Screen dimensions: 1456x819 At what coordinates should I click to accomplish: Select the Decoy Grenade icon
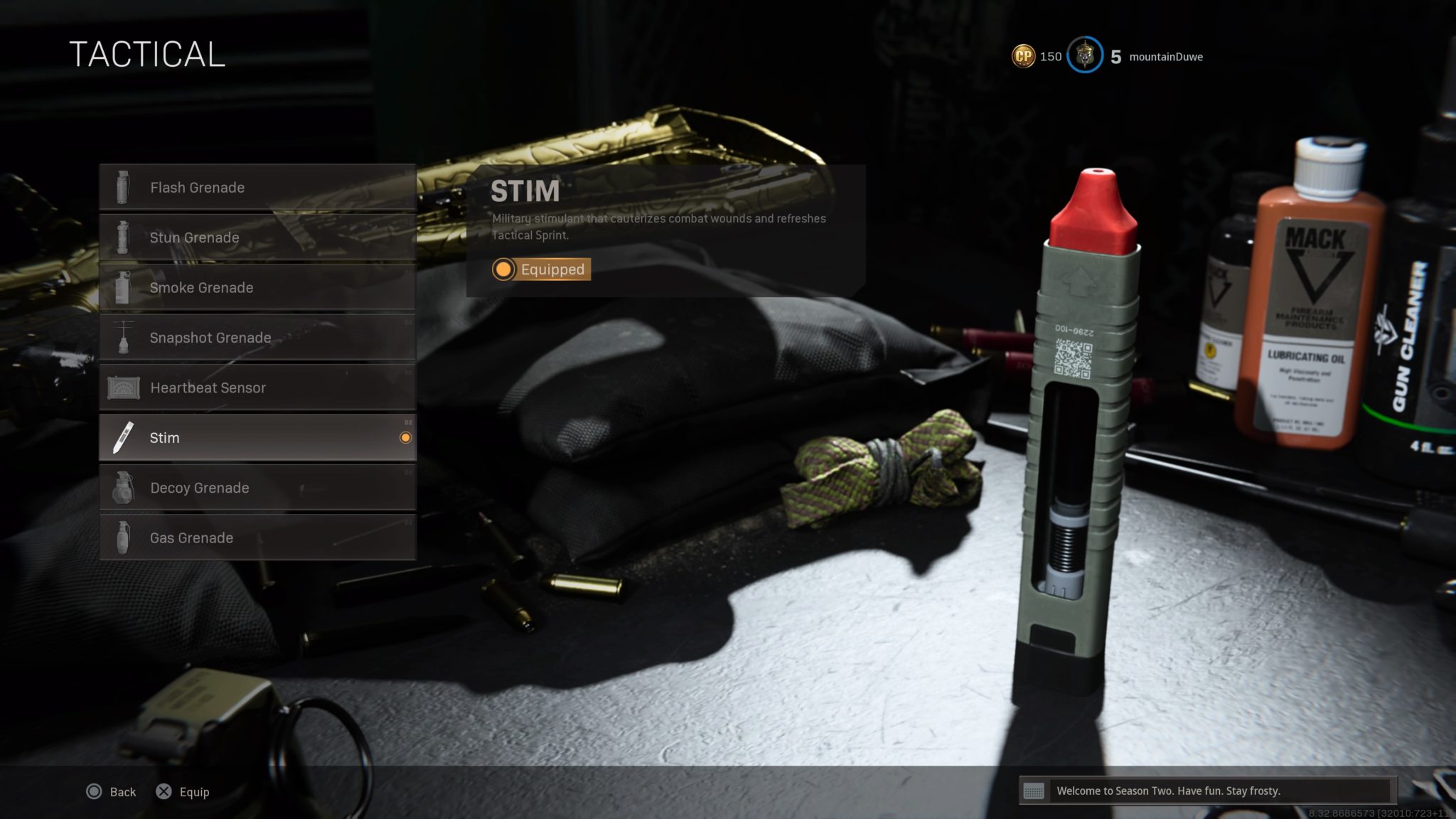pos(123,488)
